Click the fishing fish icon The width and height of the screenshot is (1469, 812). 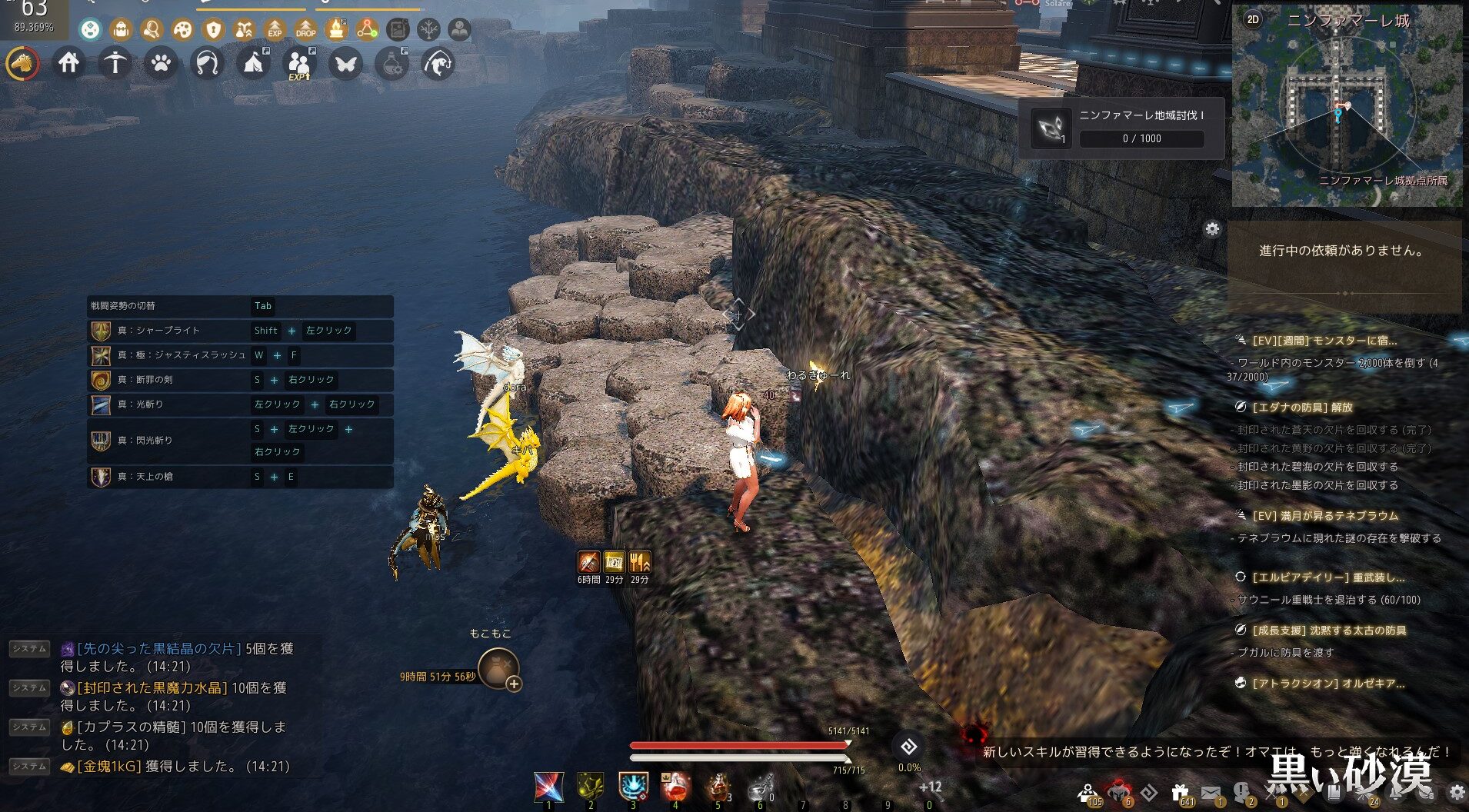(x=438, y=63)
